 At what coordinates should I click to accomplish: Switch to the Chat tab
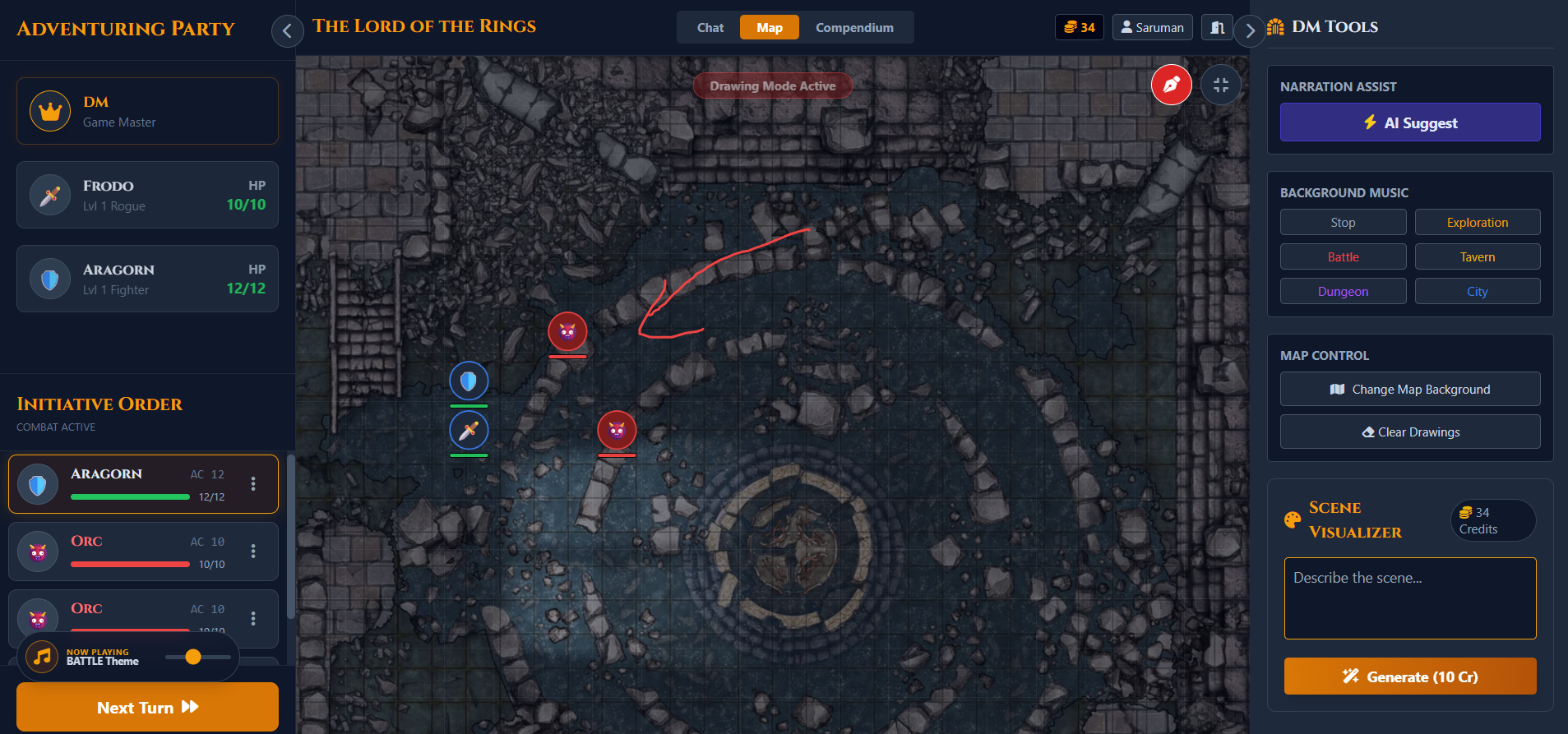tap(709, 26)
